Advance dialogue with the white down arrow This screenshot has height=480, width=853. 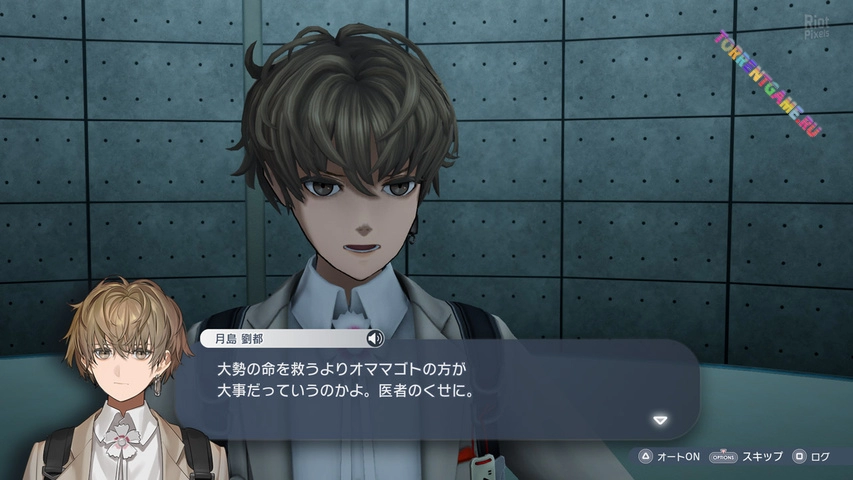659,420
